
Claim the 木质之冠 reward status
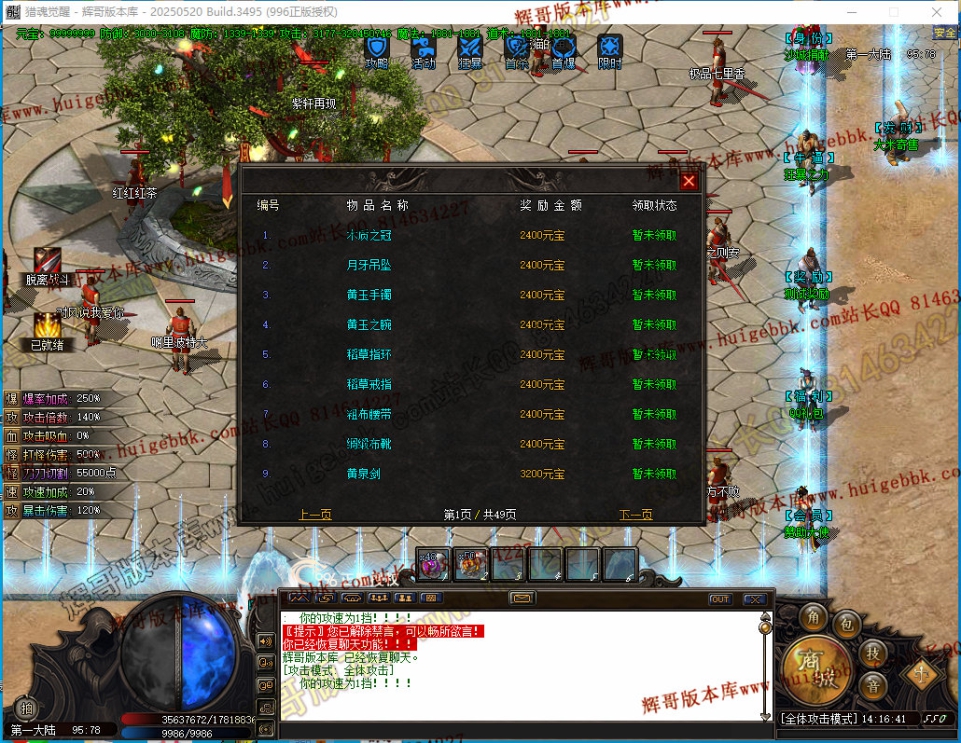[654, 236]
